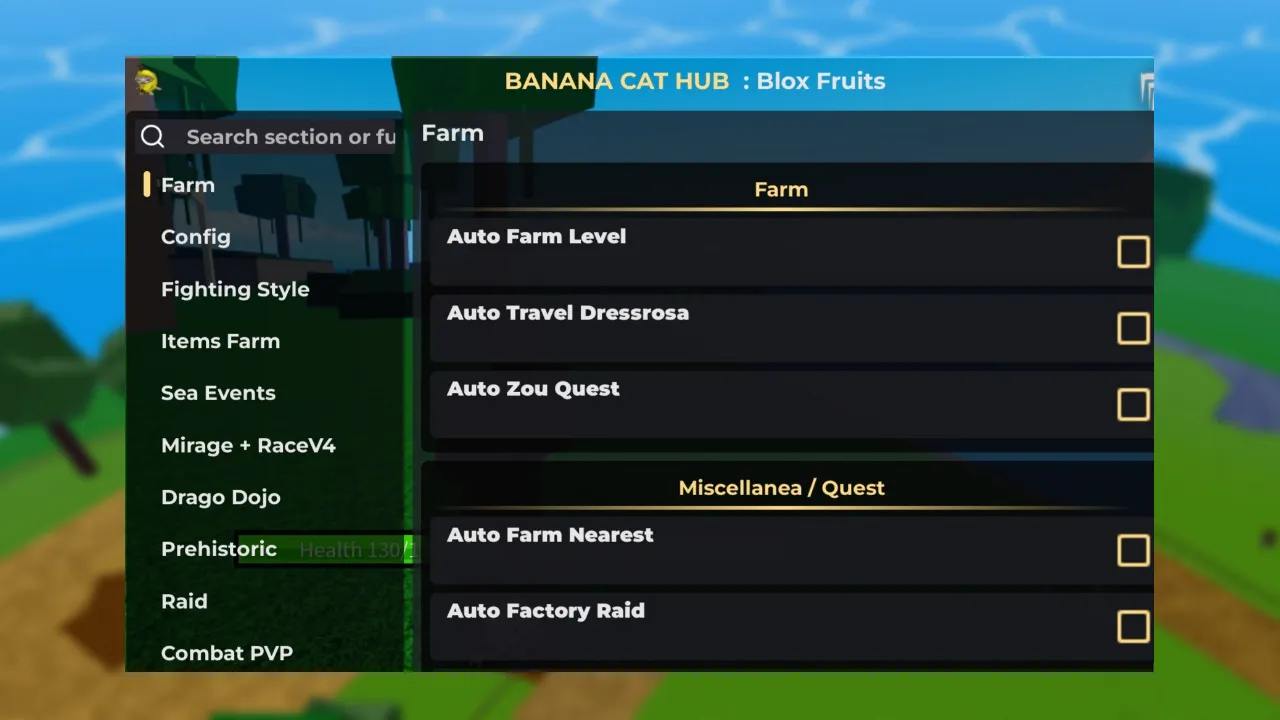1280x720 pixels.
Task: Select the Prehistoric section
Action: [218, 549]
